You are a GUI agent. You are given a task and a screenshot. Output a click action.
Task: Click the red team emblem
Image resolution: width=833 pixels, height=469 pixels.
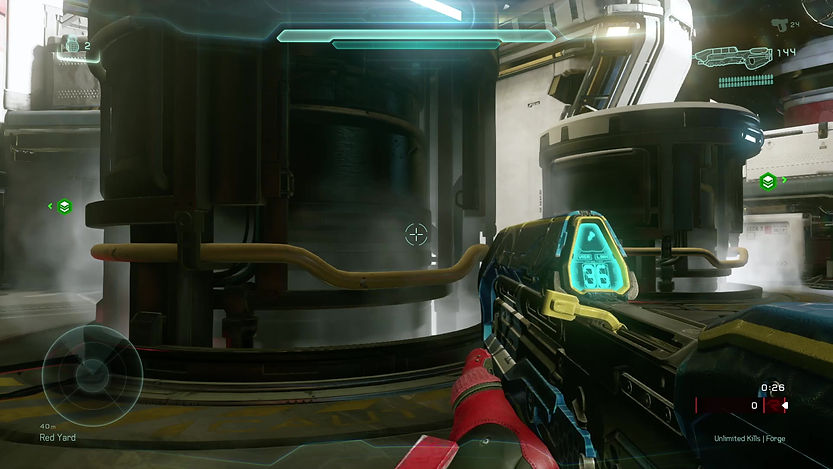(x=777, y=405)
